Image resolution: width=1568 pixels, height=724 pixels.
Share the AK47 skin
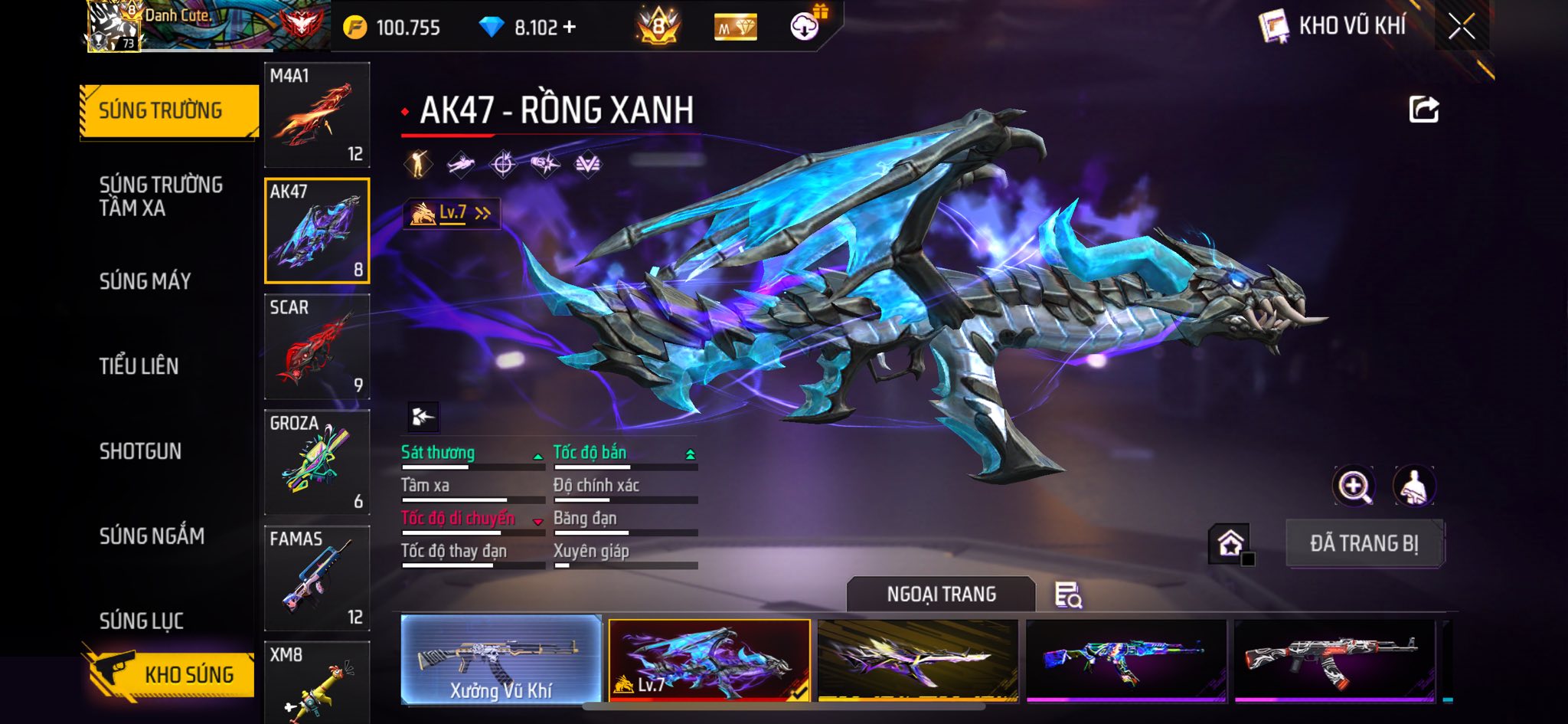pos(1423,110)
